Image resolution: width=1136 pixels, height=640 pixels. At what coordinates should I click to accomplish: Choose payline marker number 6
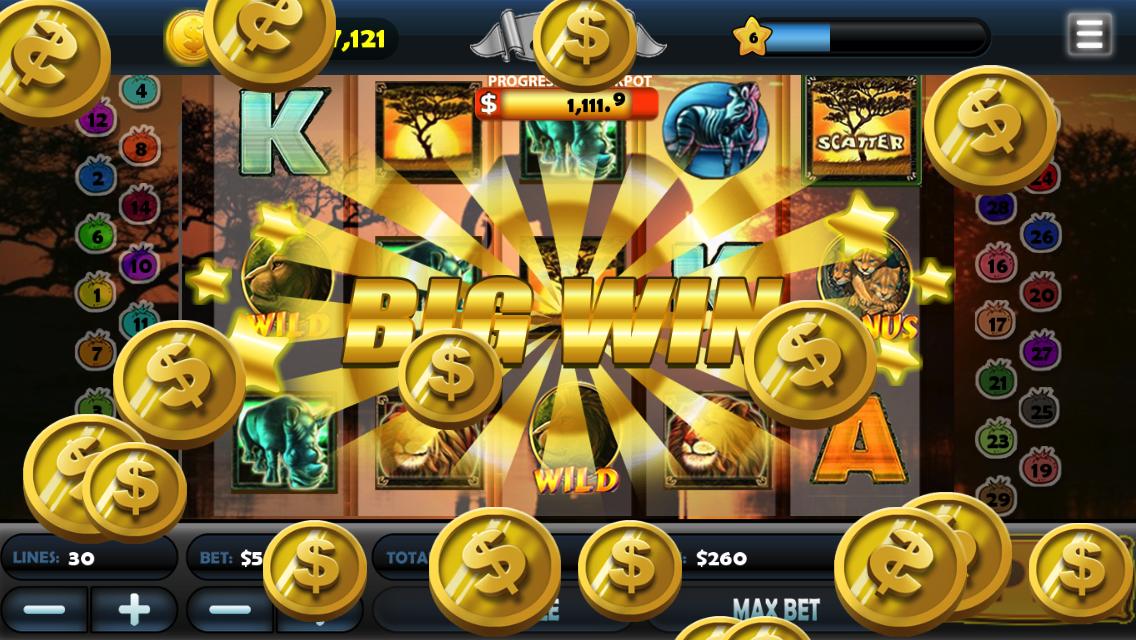[x=97, y=237]
